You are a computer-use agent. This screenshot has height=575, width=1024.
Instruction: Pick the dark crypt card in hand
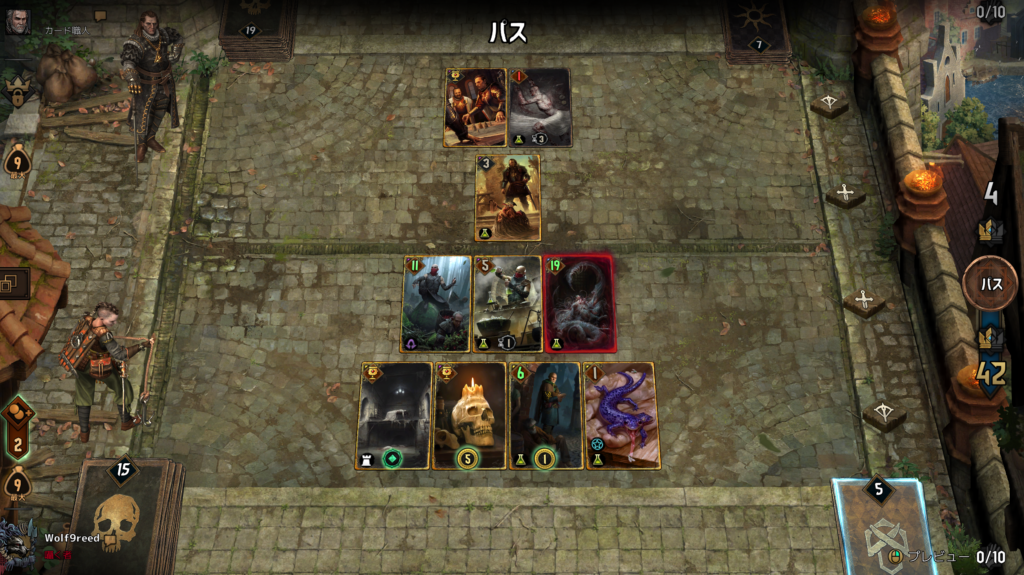point(394,415)
